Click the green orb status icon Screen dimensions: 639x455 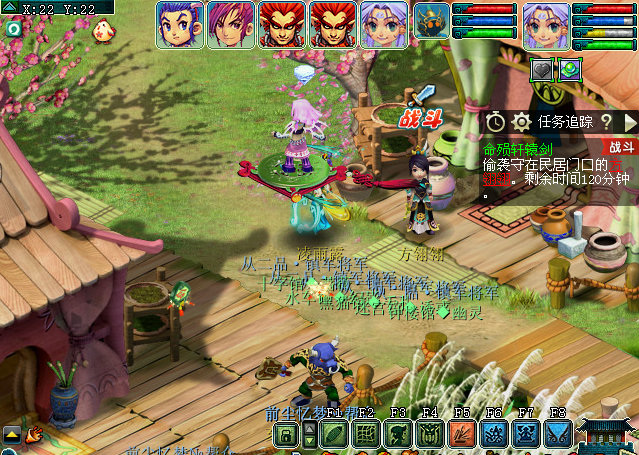[569, 70]
